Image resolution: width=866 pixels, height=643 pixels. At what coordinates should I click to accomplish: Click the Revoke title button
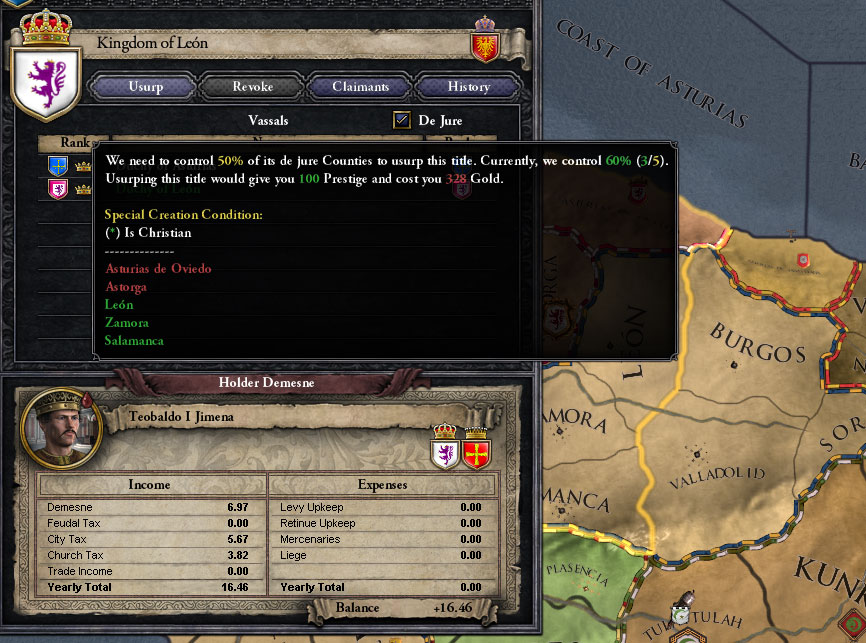(252, 87)
